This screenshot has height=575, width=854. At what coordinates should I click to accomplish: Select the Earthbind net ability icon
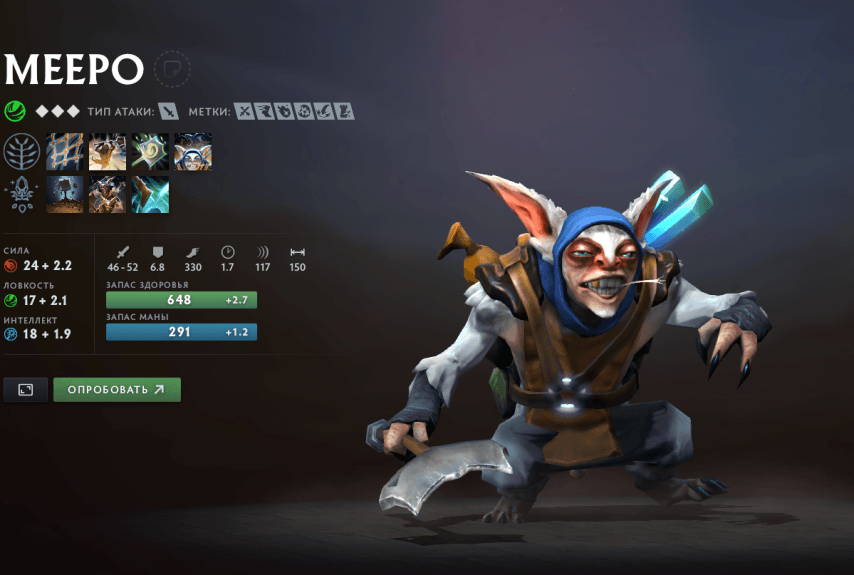pos(64,152)
